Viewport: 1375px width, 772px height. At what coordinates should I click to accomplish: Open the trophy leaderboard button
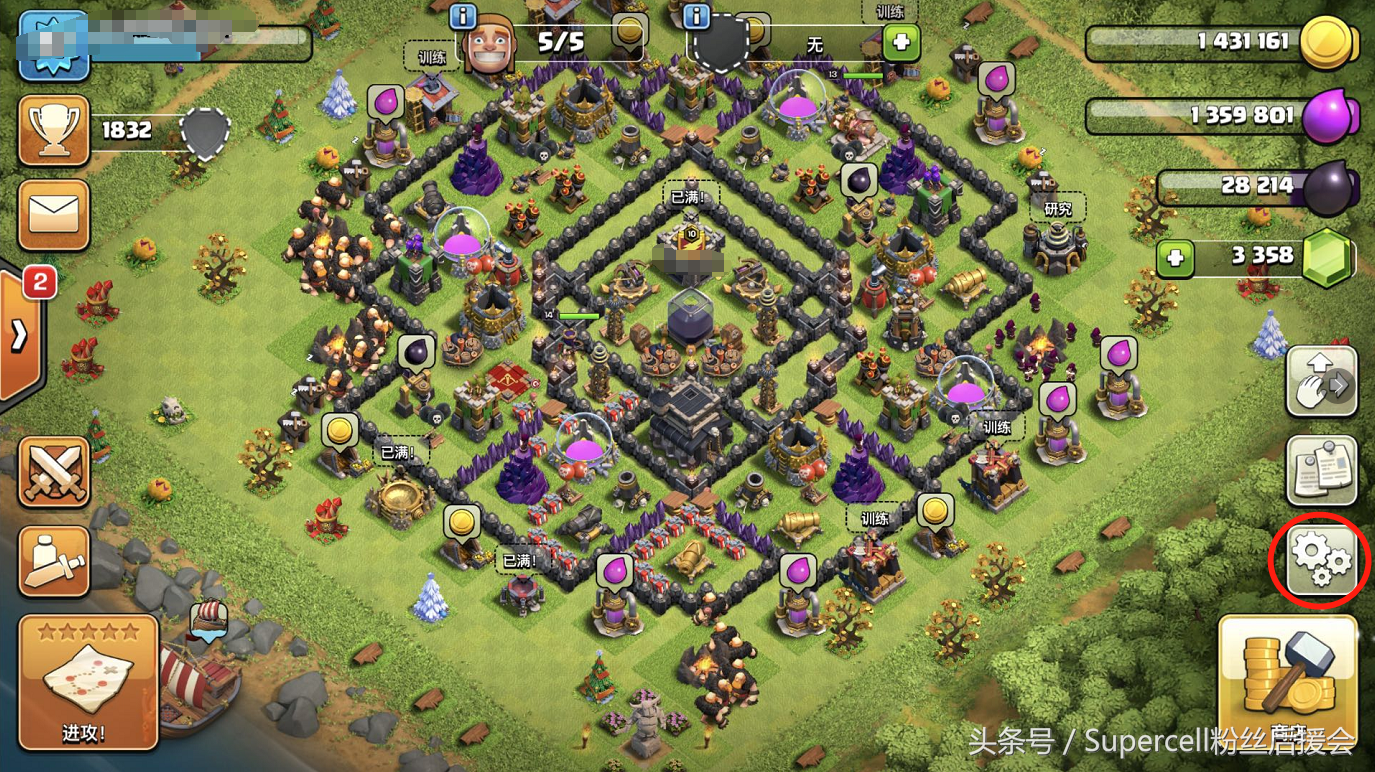[x=54, y=131]
